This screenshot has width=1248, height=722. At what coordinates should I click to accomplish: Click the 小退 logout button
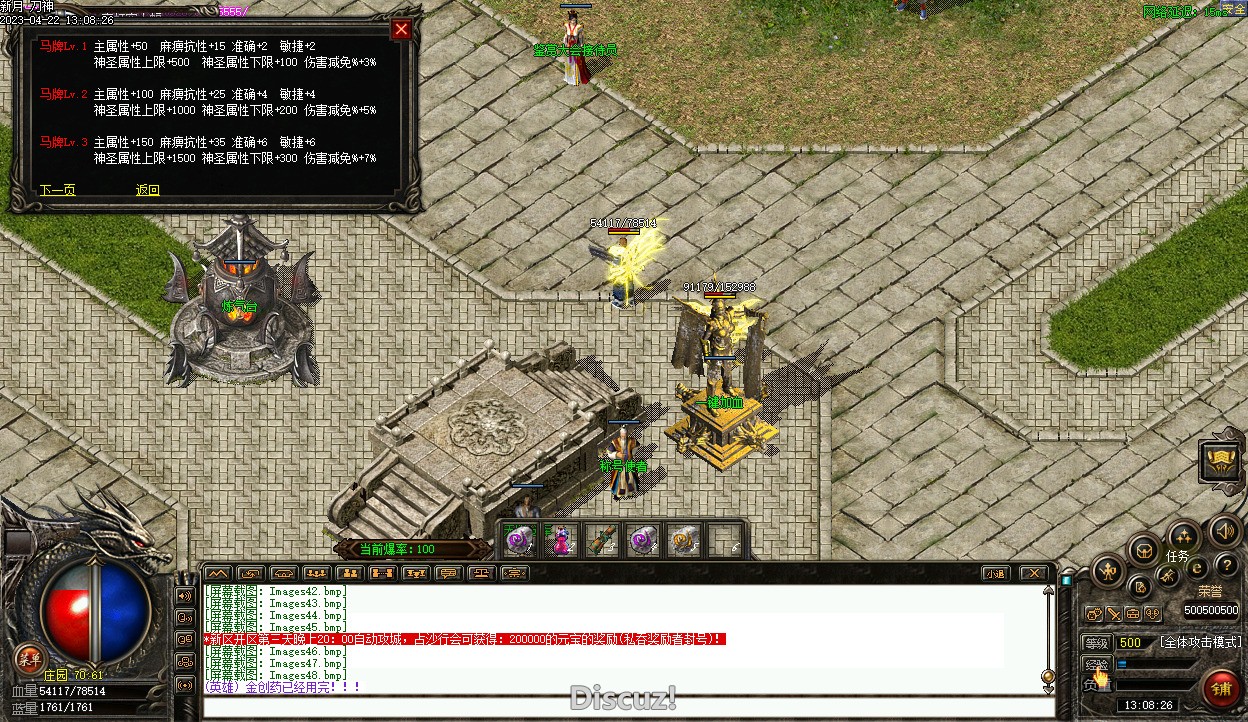[x=994, y=574]
